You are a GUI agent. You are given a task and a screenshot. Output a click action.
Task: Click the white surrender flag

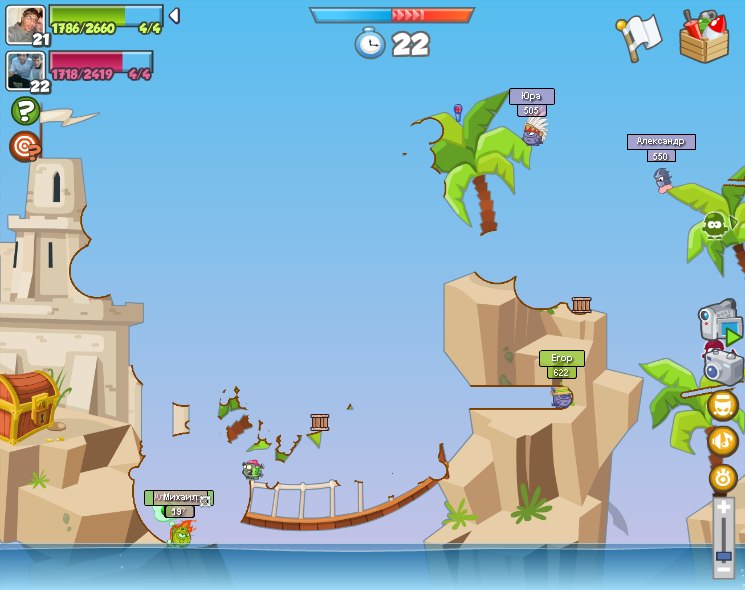coord(640,35)
